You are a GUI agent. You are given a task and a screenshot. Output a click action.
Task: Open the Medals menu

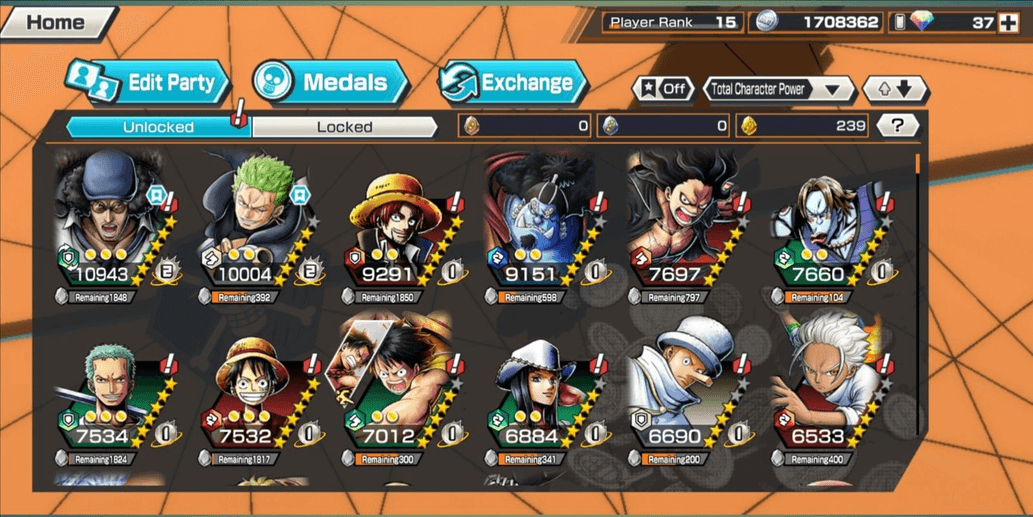[x=331, y=83]
